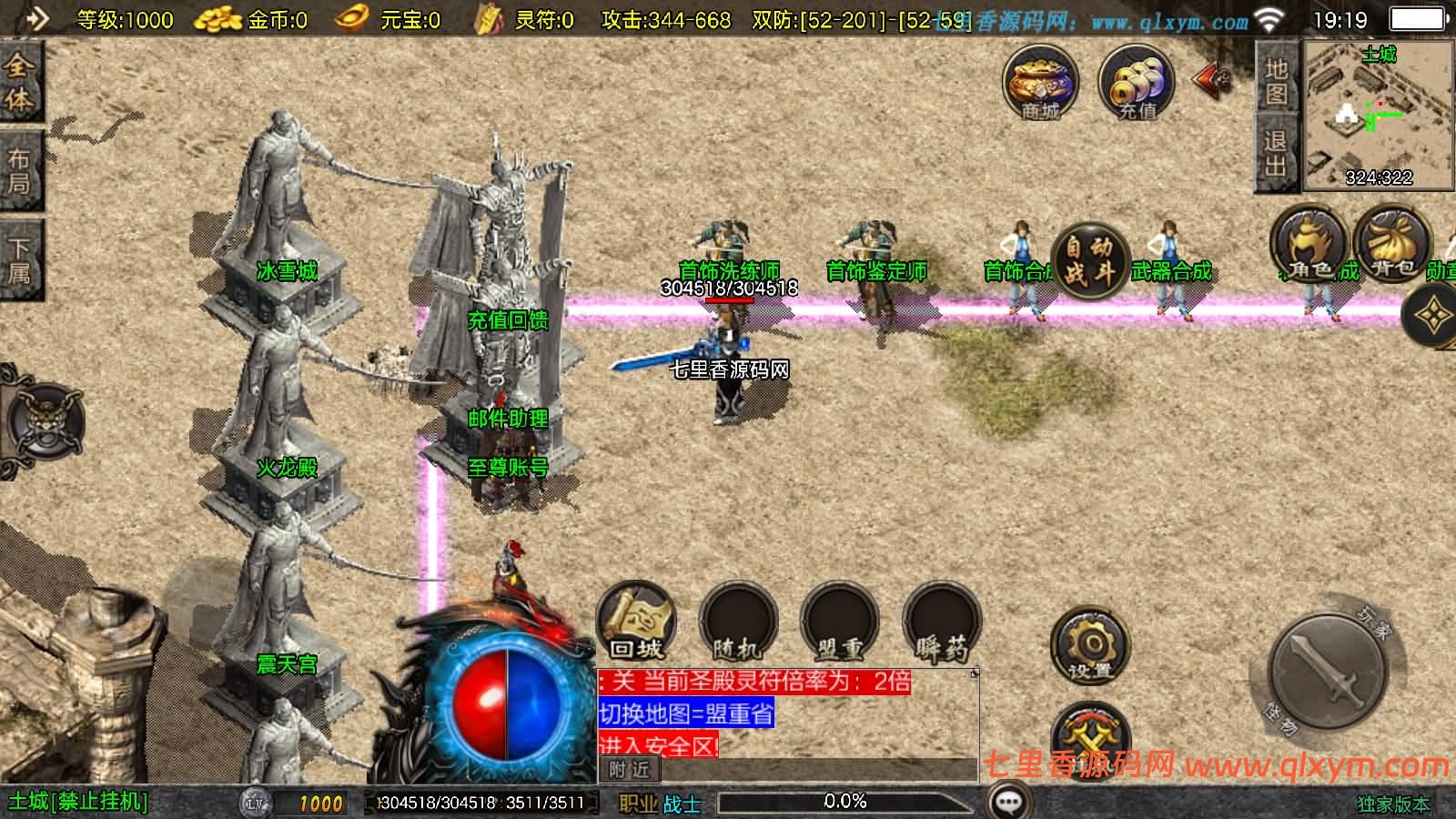Click the red collapse arrow near the shop icons
The height and width of the screenshot is (819, 1456).
coord(1213,81)
